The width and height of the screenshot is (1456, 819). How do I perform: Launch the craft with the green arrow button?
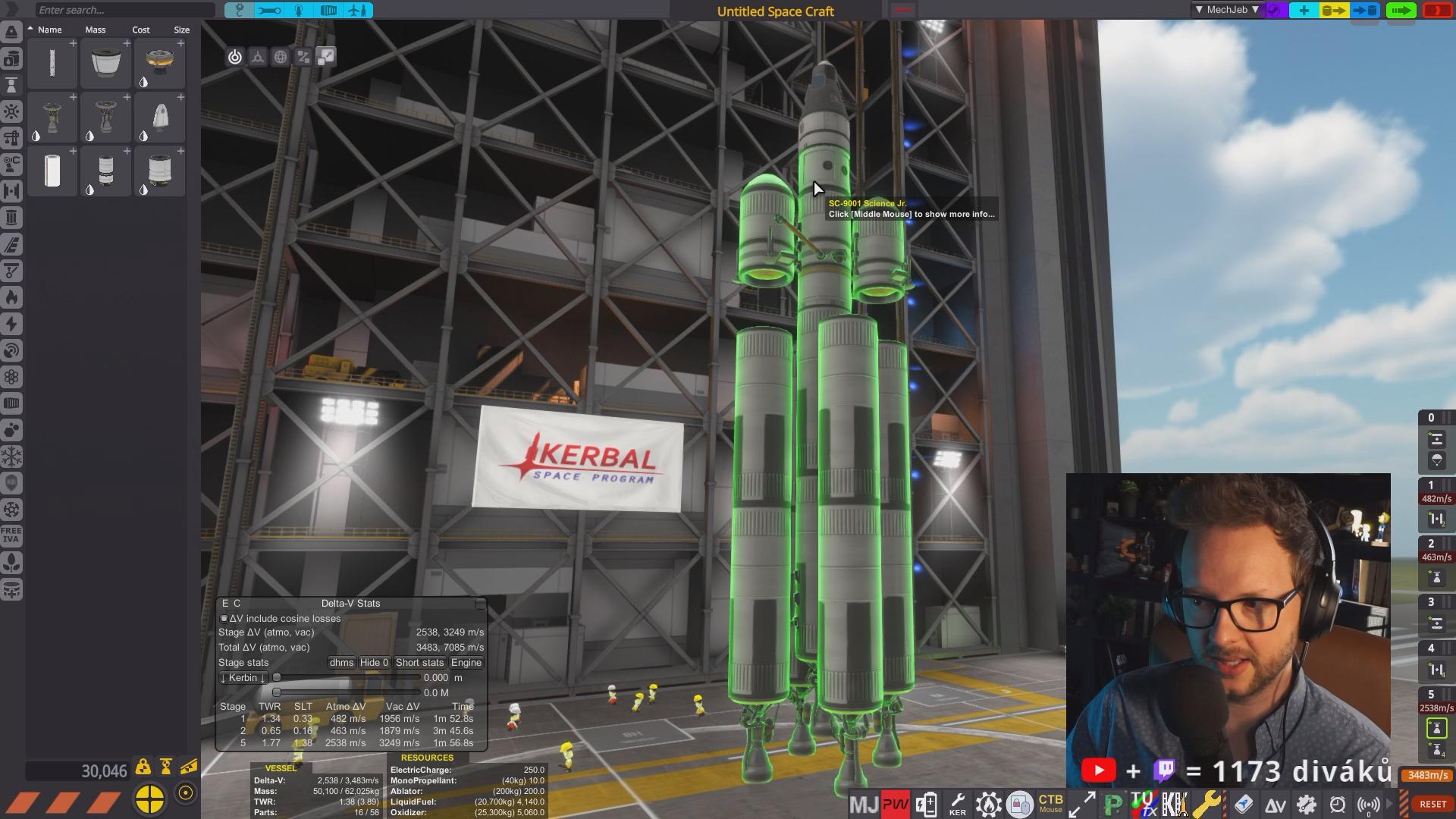(1400, 10)
